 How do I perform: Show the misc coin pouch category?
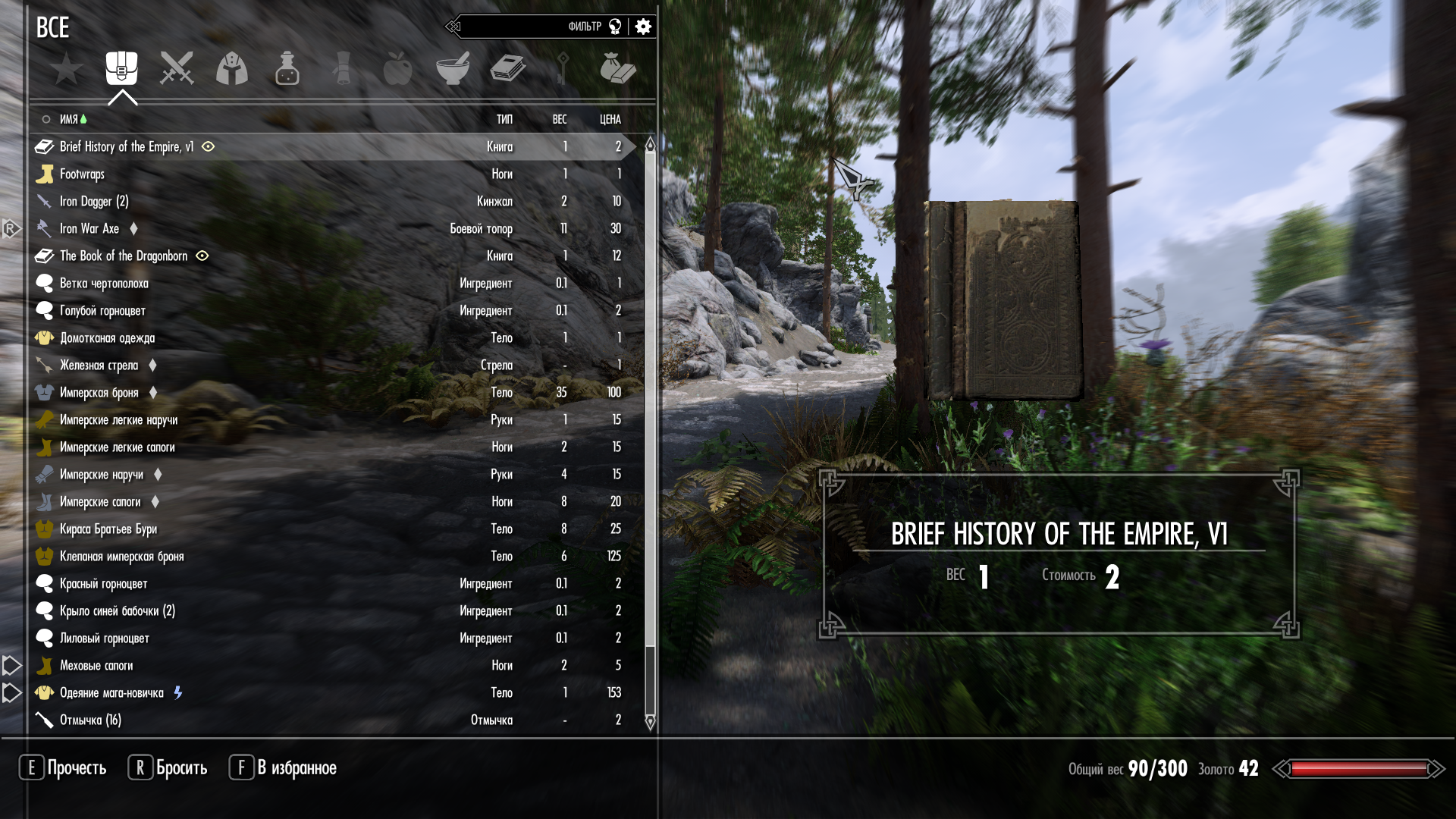(x=617, y=69)
